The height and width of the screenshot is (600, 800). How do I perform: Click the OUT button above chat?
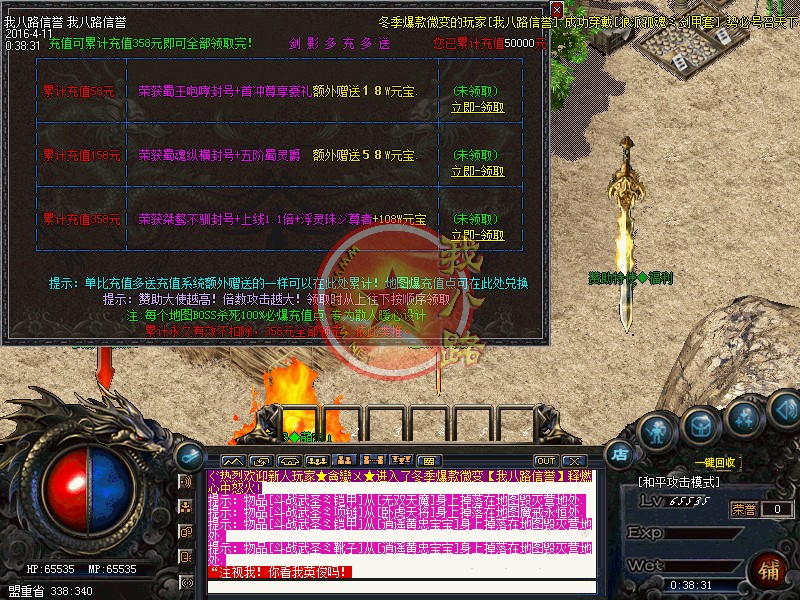pyautogui.click(x=545, y=460)
